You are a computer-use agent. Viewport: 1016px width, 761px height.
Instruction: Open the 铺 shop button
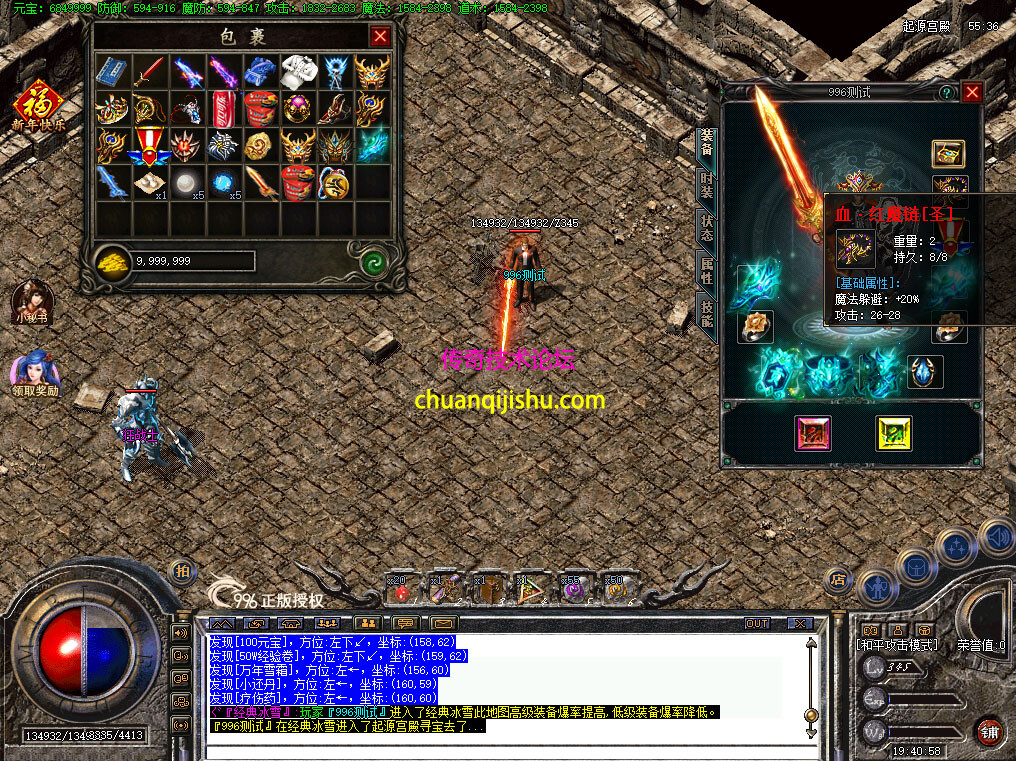[x=990, y=729]
